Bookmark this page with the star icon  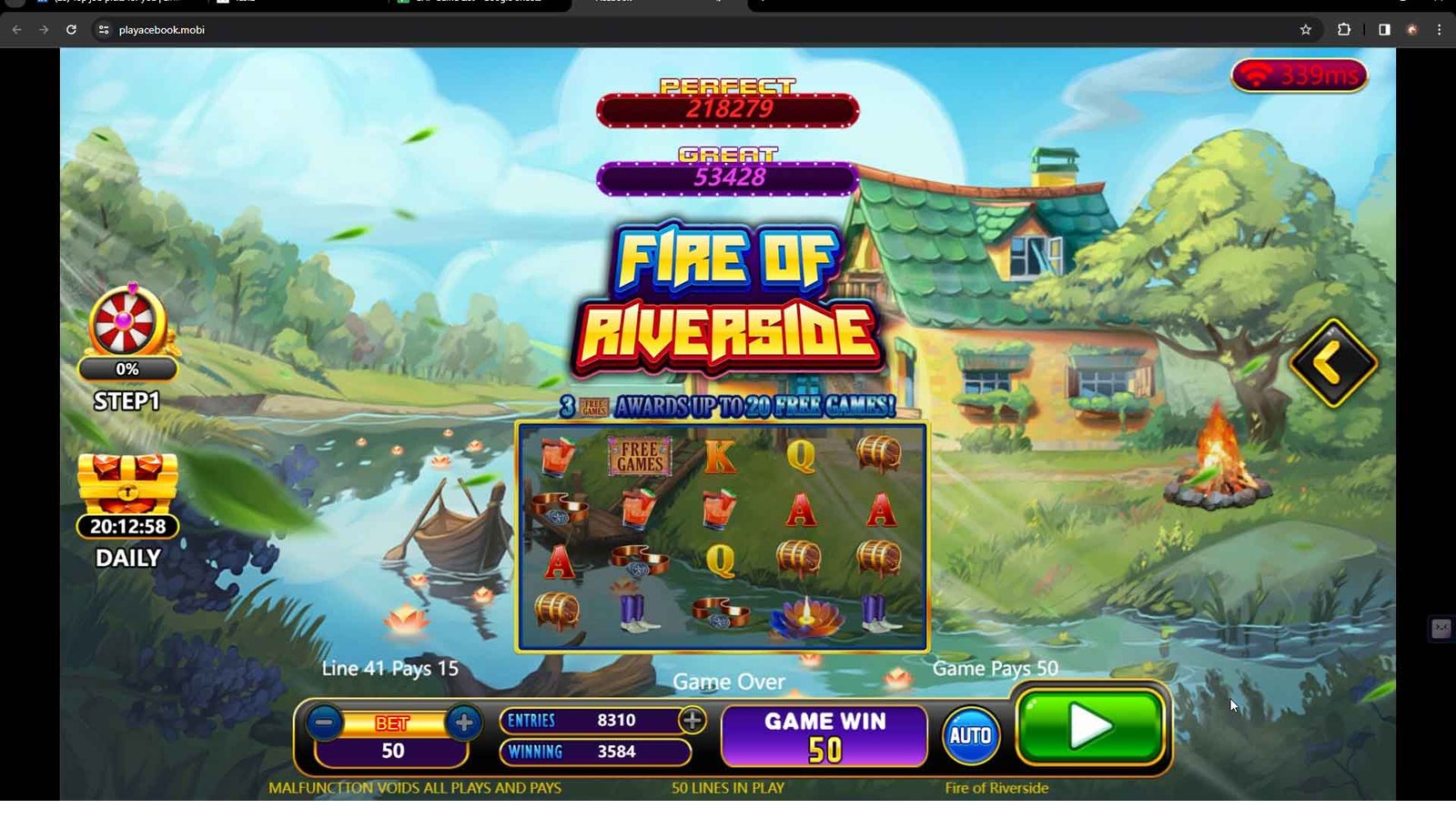click(x=1306, y=30)
